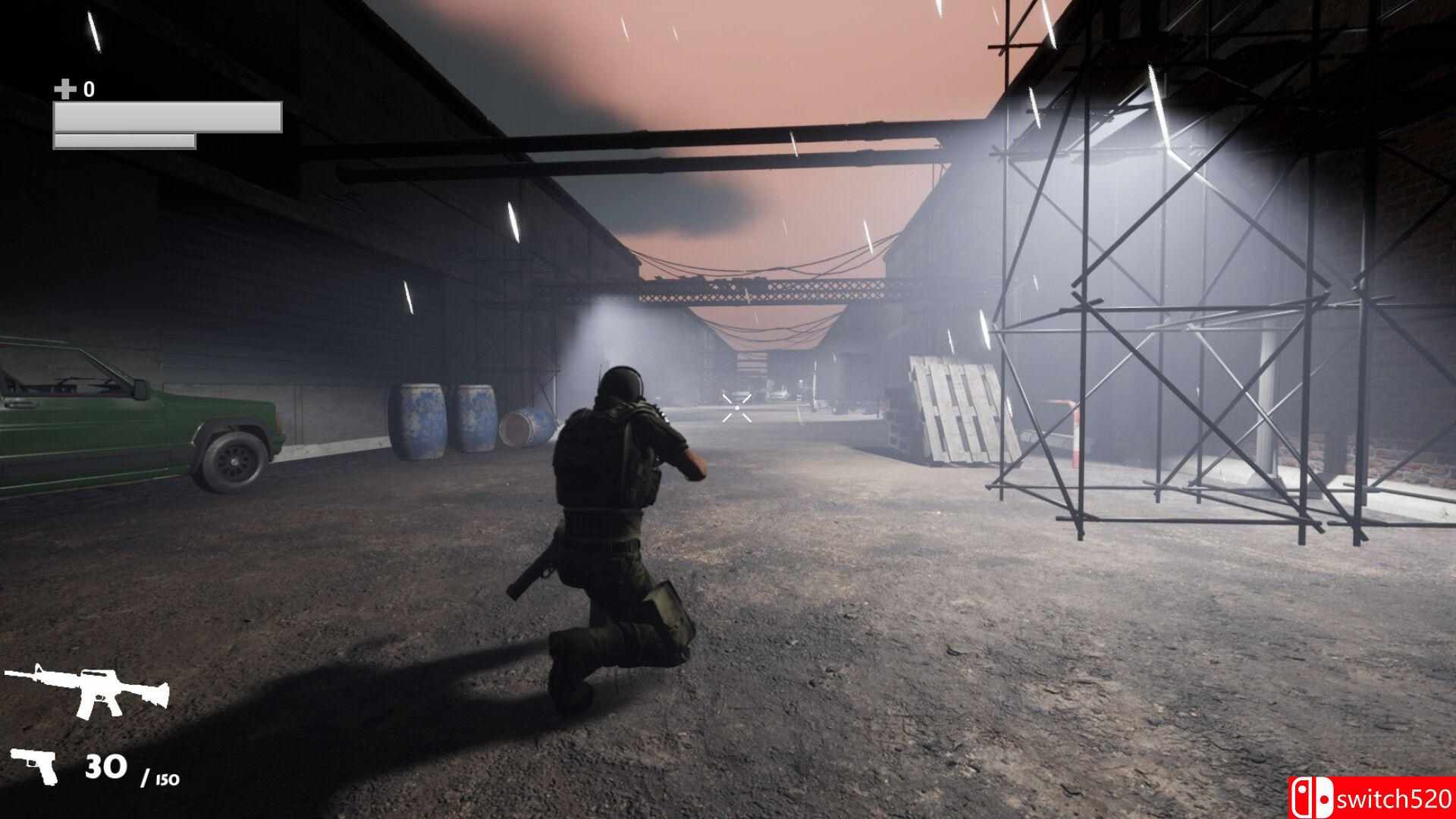Click the stamina bar below the health bar
Screen dimensions: 1456x819
[x=124, y=140]
